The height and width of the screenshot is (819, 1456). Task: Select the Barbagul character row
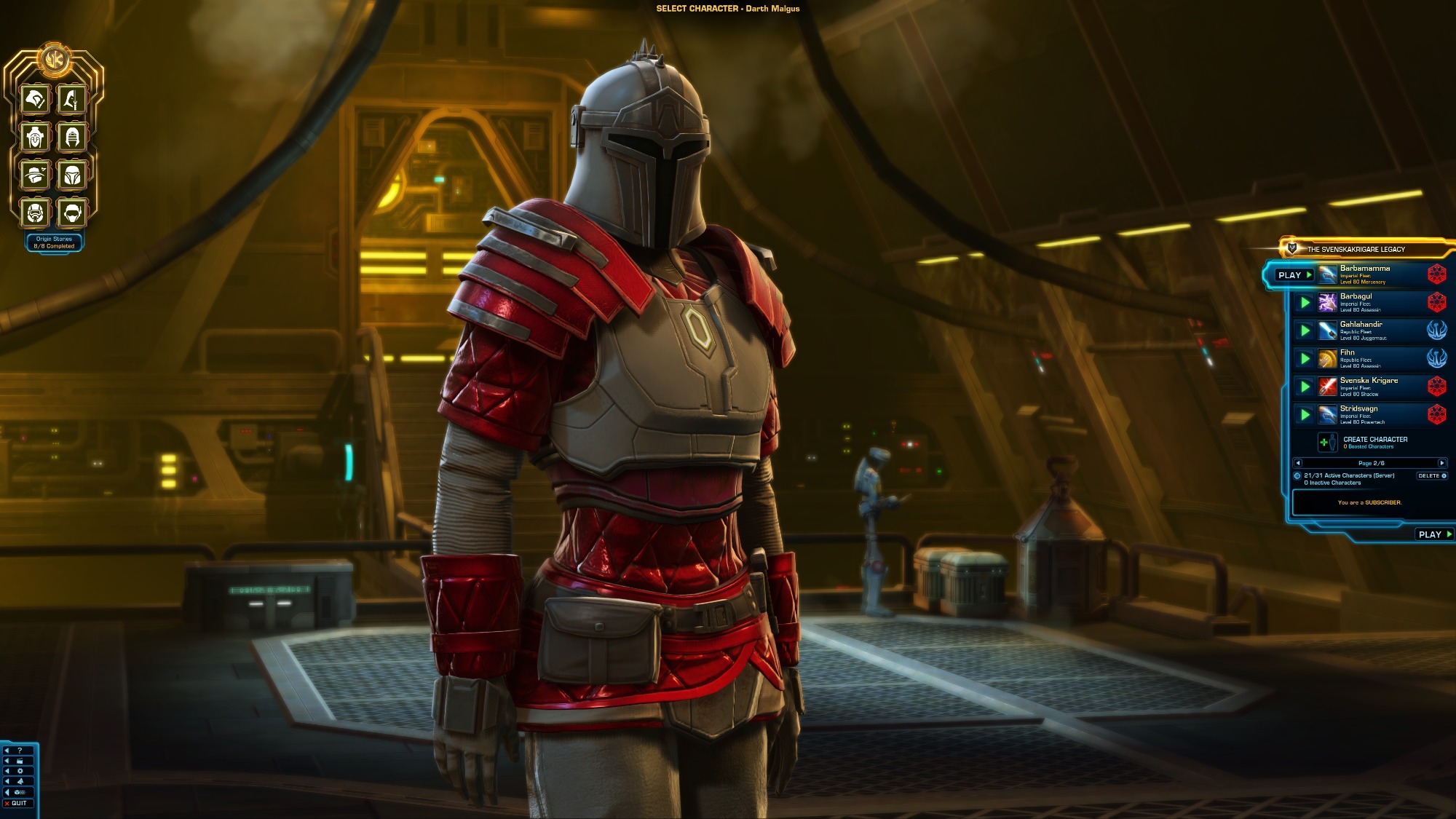[x=1369, y=302]
